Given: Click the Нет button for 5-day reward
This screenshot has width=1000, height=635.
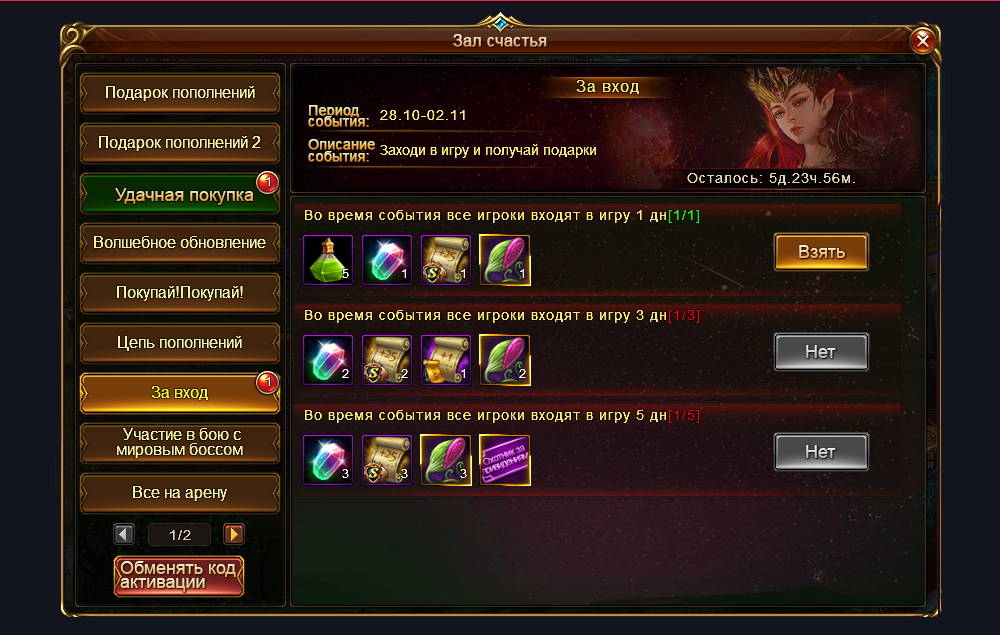Looking at the screenshot, I should (x=821, y=452).
